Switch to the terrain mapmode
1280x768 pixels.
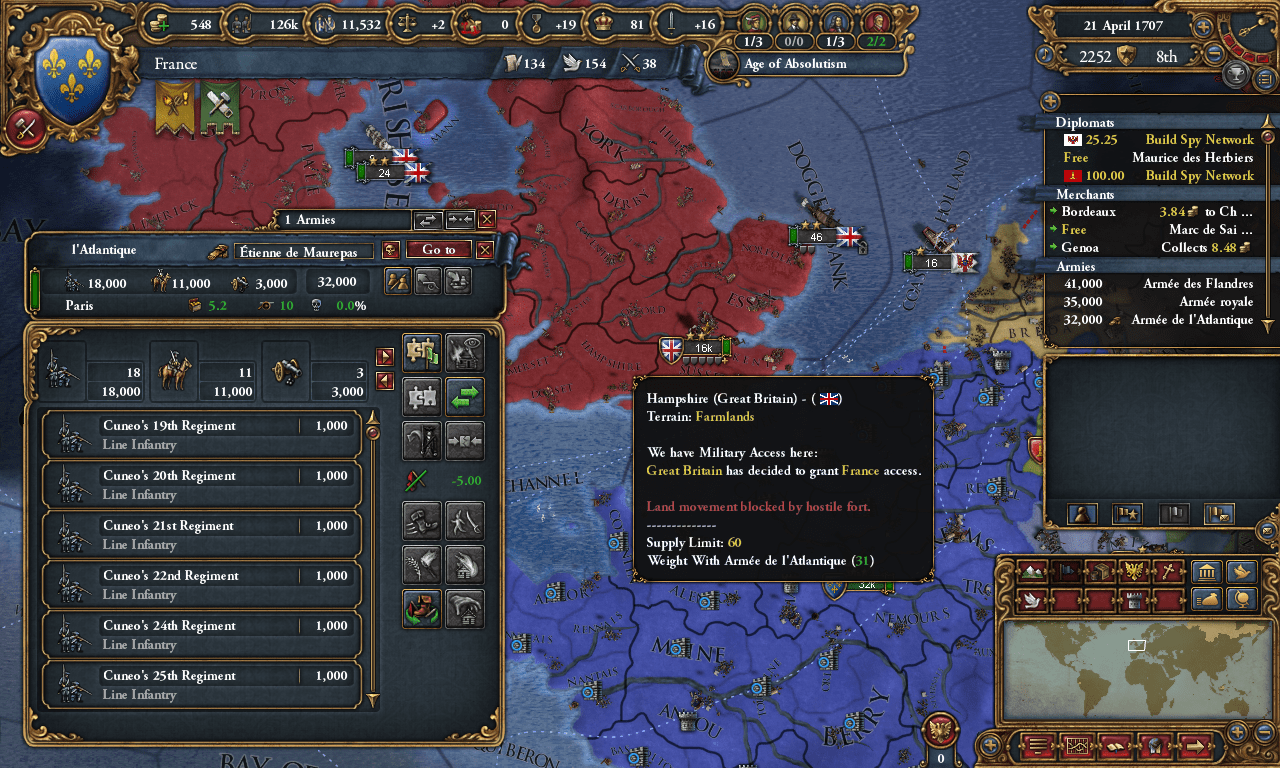1032,570
